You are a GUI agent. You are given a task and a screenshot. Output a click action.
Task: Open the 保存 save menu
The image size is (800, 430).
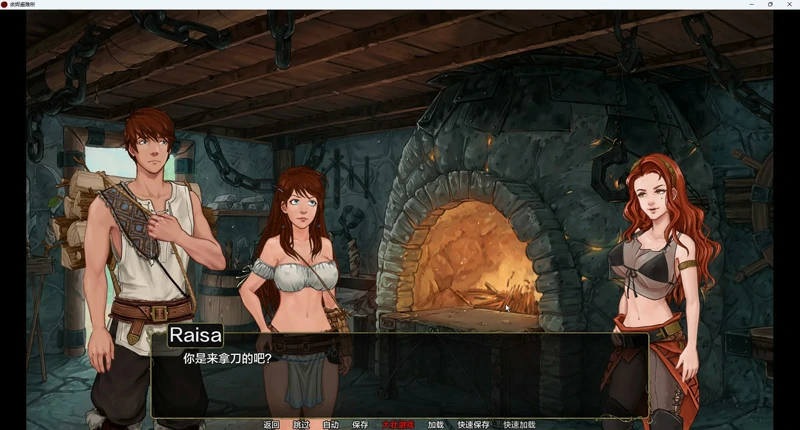pos(360,425)
